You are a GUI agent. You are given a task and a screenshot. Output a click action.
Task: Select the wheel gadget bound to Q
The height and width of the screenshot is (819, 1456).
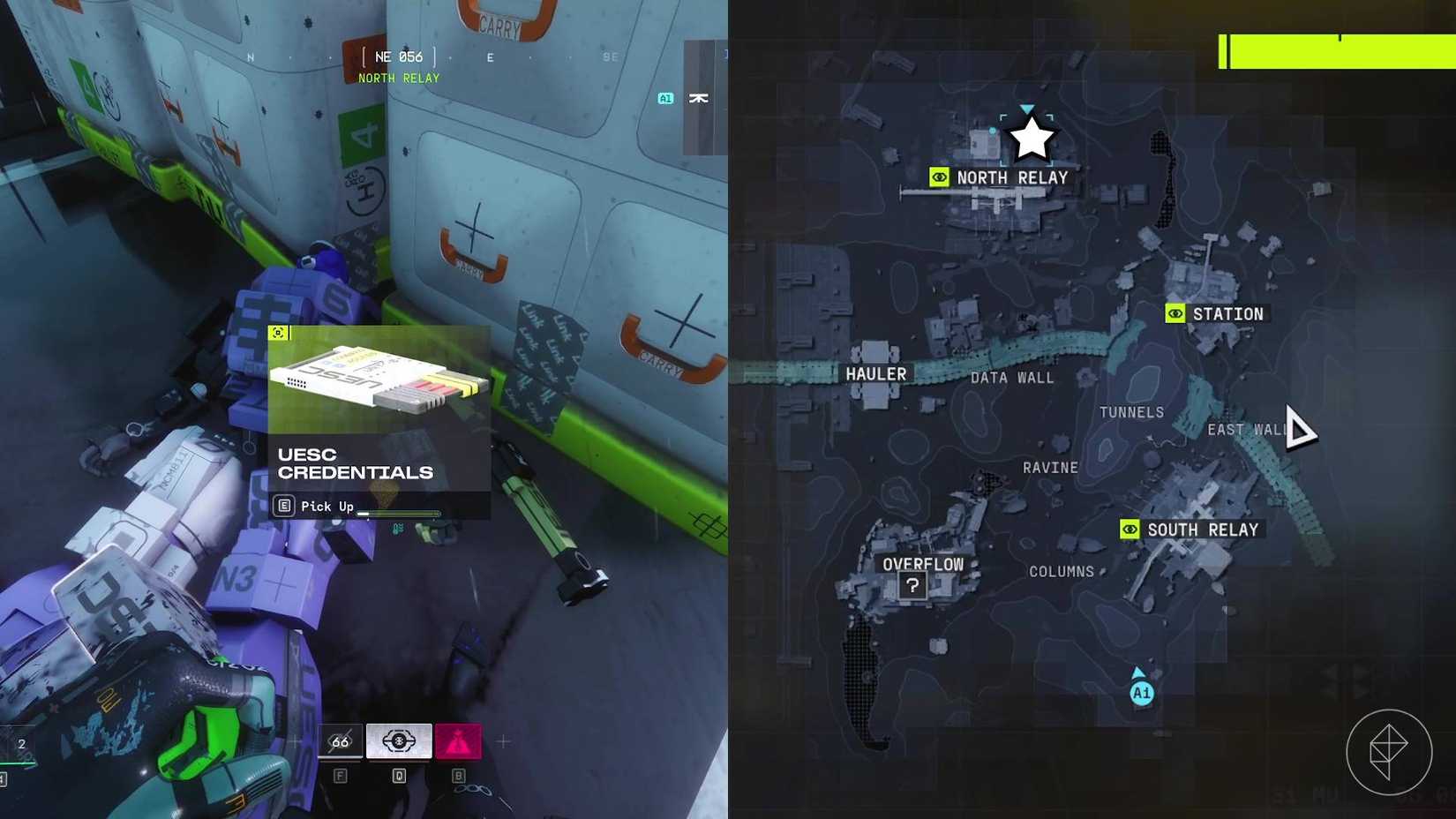point(399,741)
